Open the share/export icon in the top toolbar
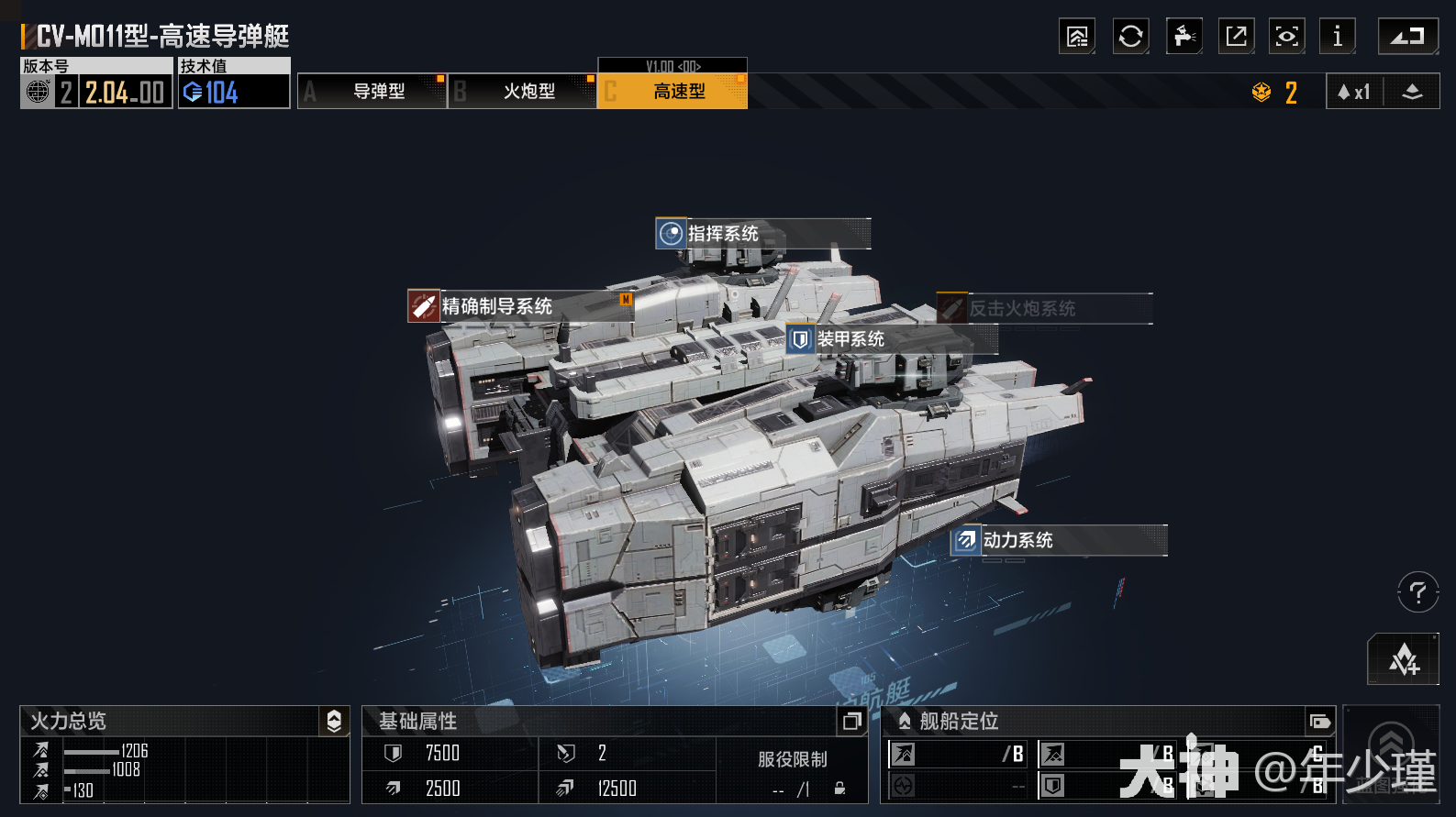The height and width of the screenshot is (817, 1456). click(1236, 37)
